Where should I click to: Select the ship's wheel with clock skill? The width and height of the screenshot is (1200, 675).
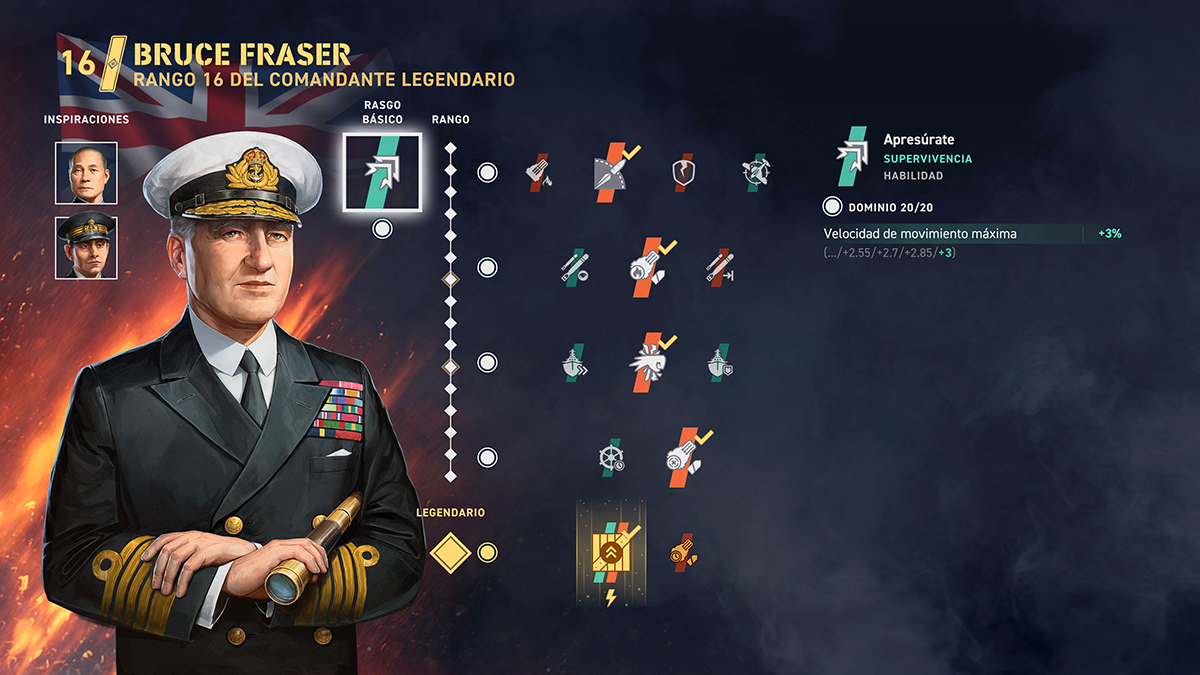[x=611, y=457]
